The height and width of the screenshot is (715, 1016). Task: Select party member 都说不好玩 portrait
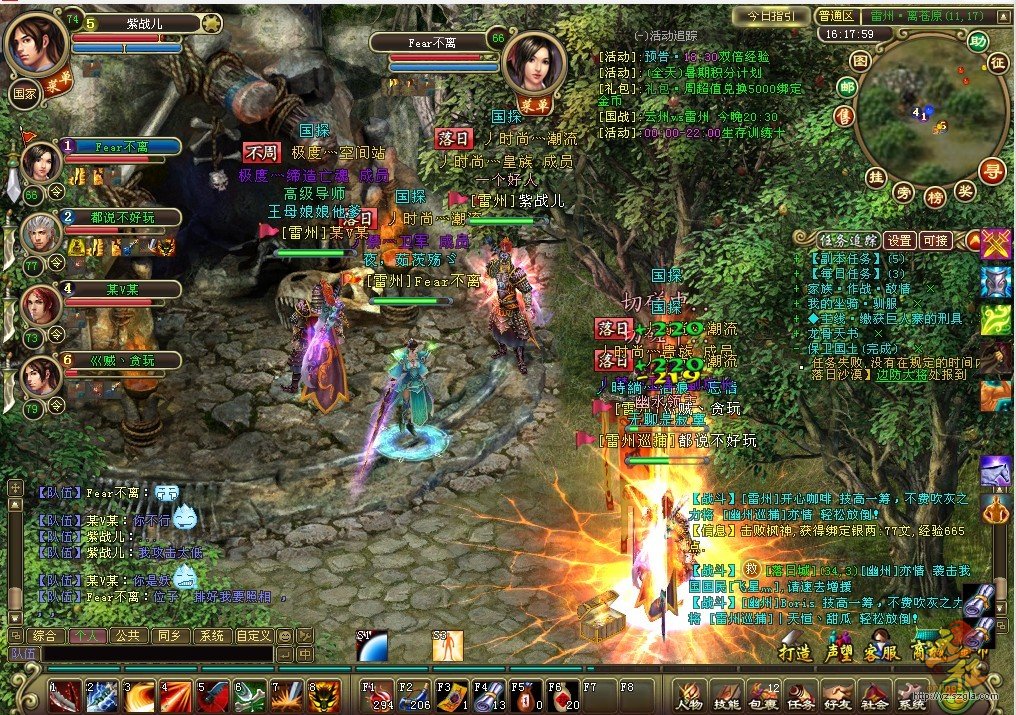point(38,234)
